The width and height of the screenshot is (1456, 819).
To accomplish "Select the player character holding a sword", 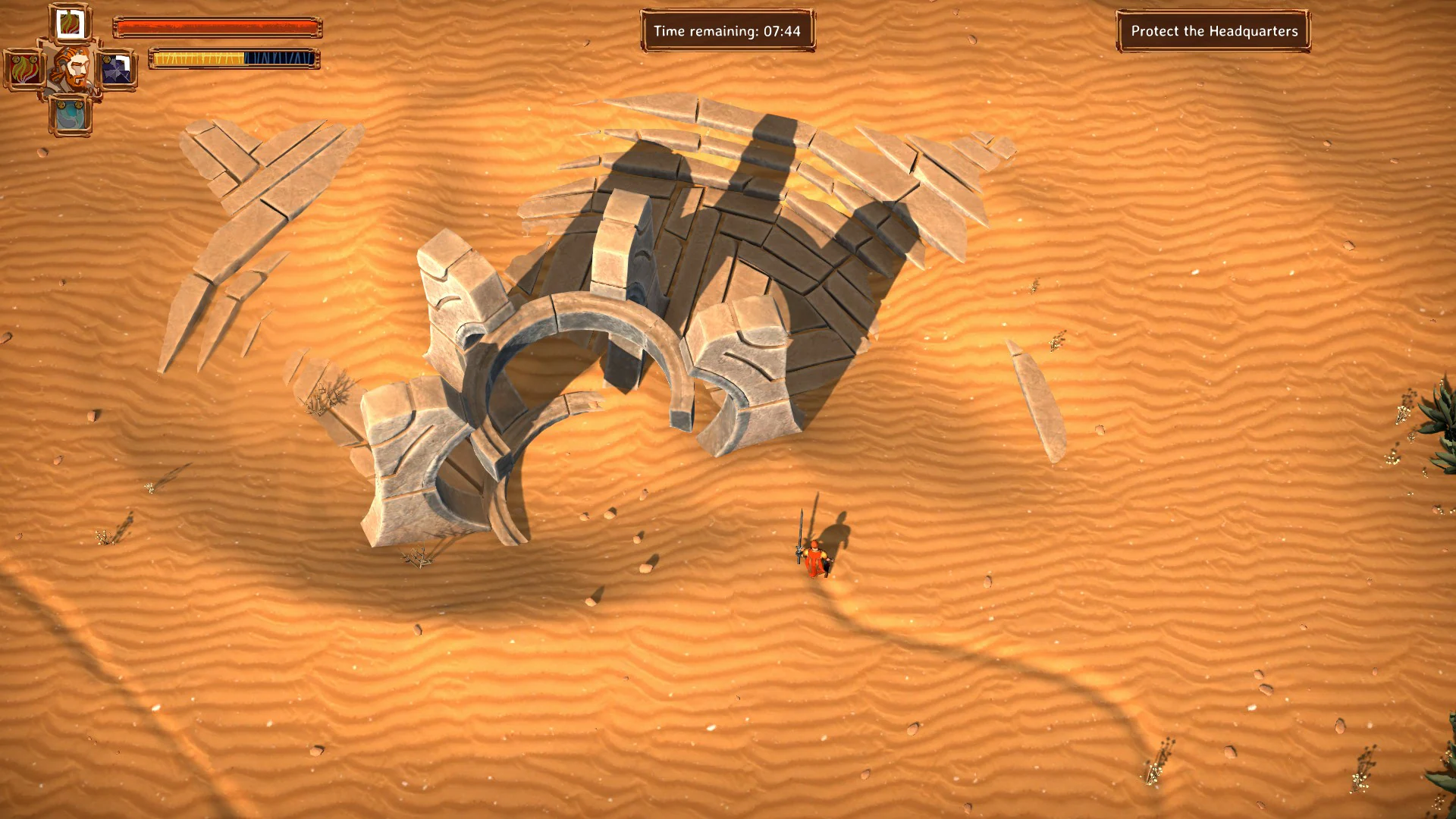I will tap(814, 561).
